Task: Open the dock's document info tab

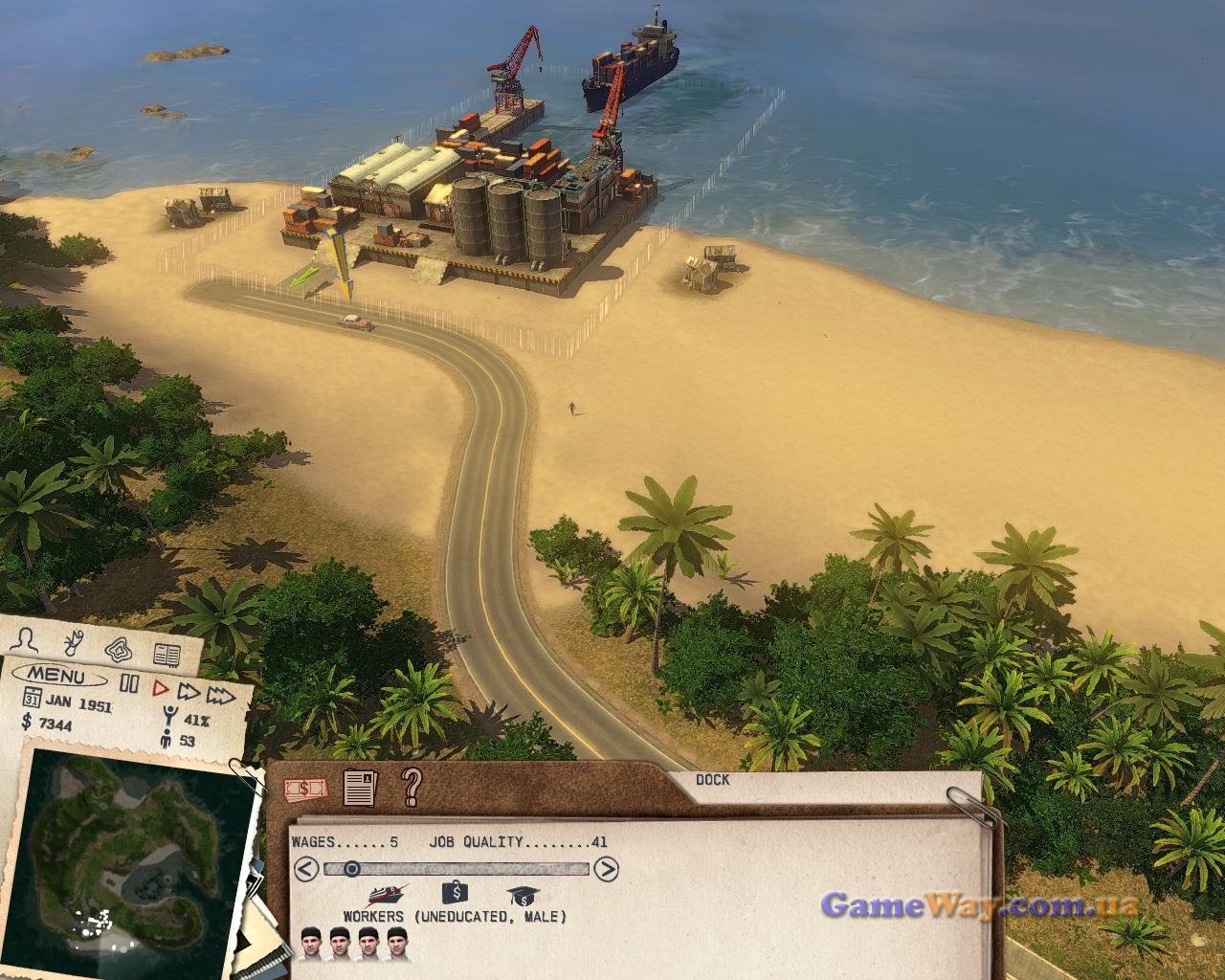Action: pos(358,788)
